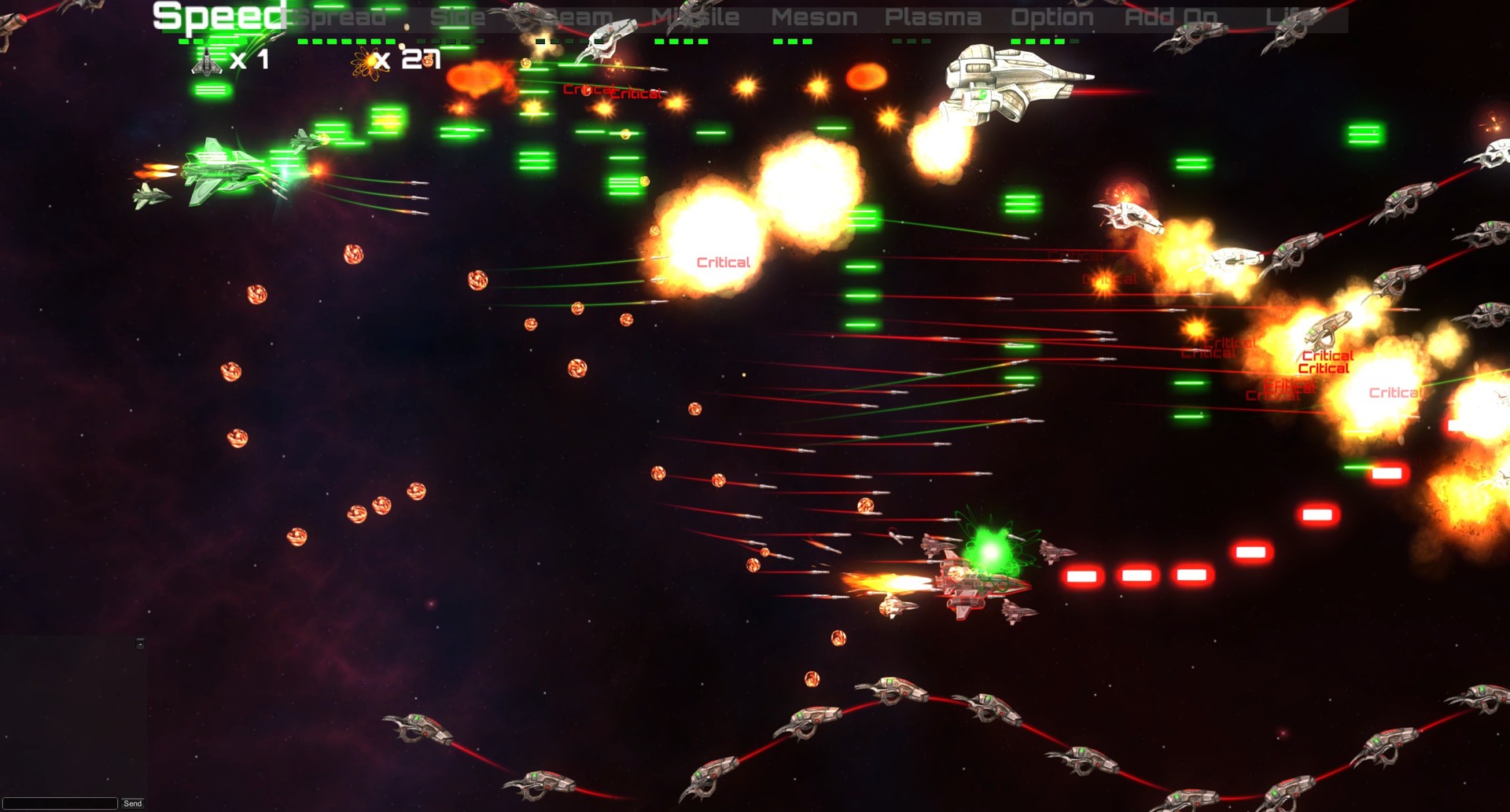Select the Add On upgrade slot
This screenshot has height=812, width=1510.
tap(1171, 17)
